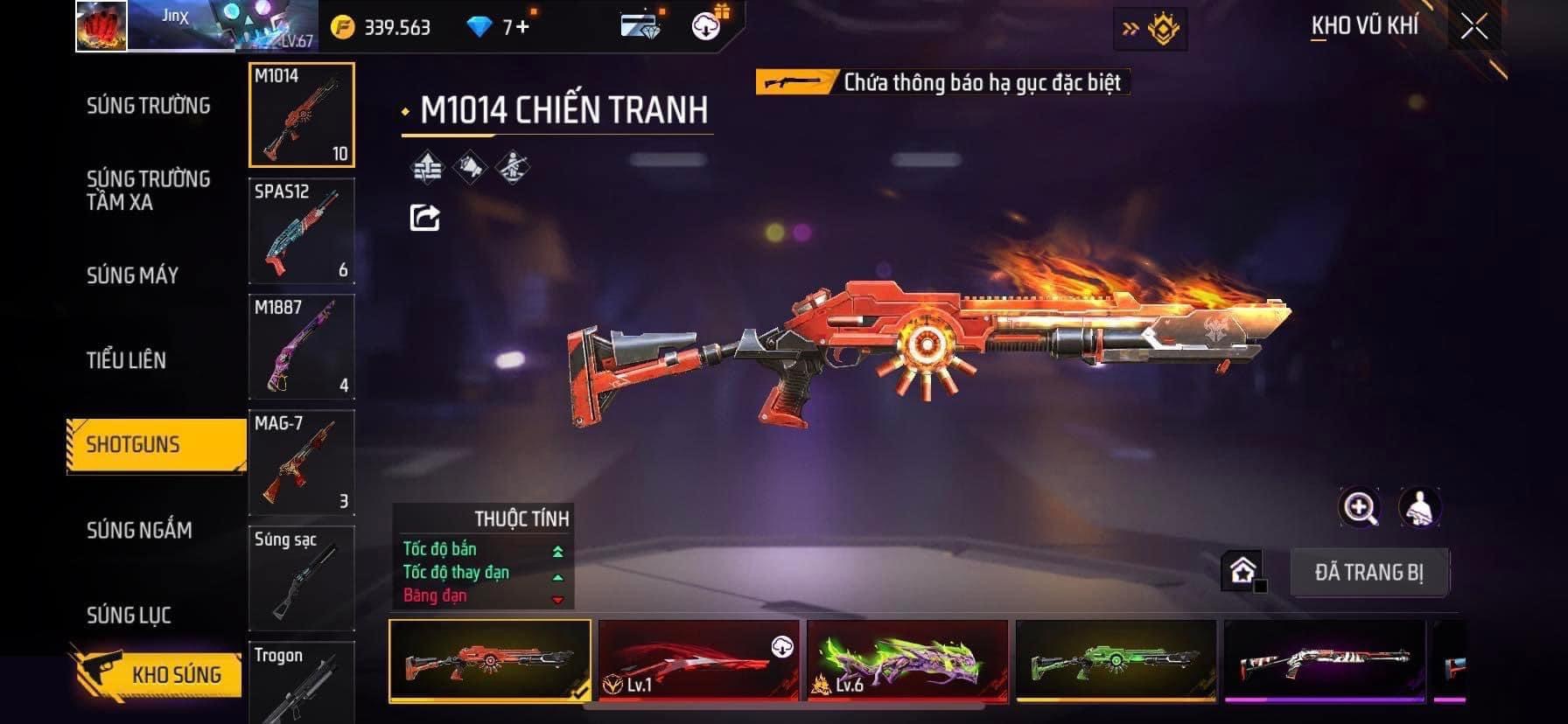Click the ĐÃ TRANG BỊ button
This screenshot has height=724, width=1568.
click(1369, 573)
